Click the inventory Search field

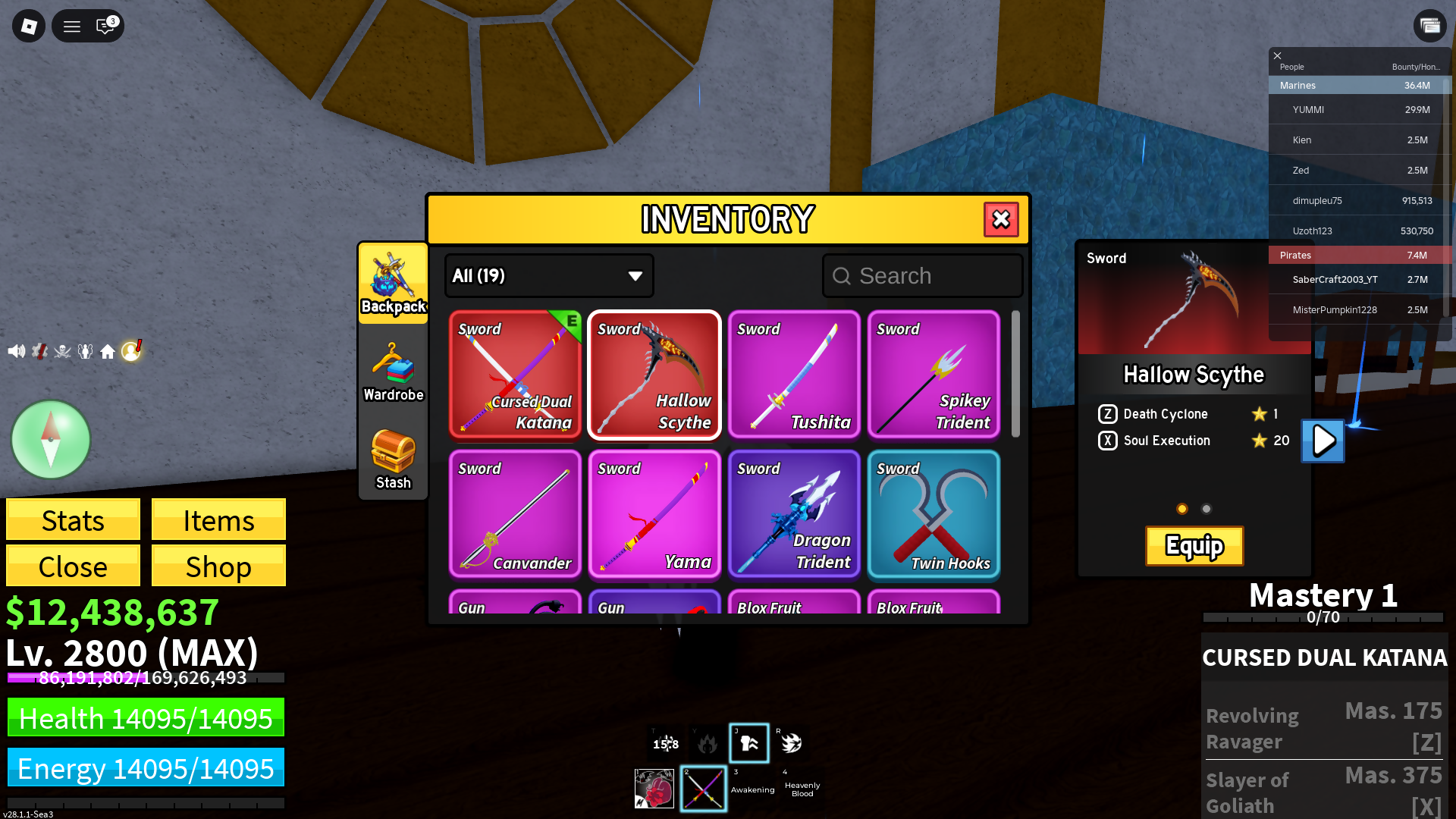(922, 276)
